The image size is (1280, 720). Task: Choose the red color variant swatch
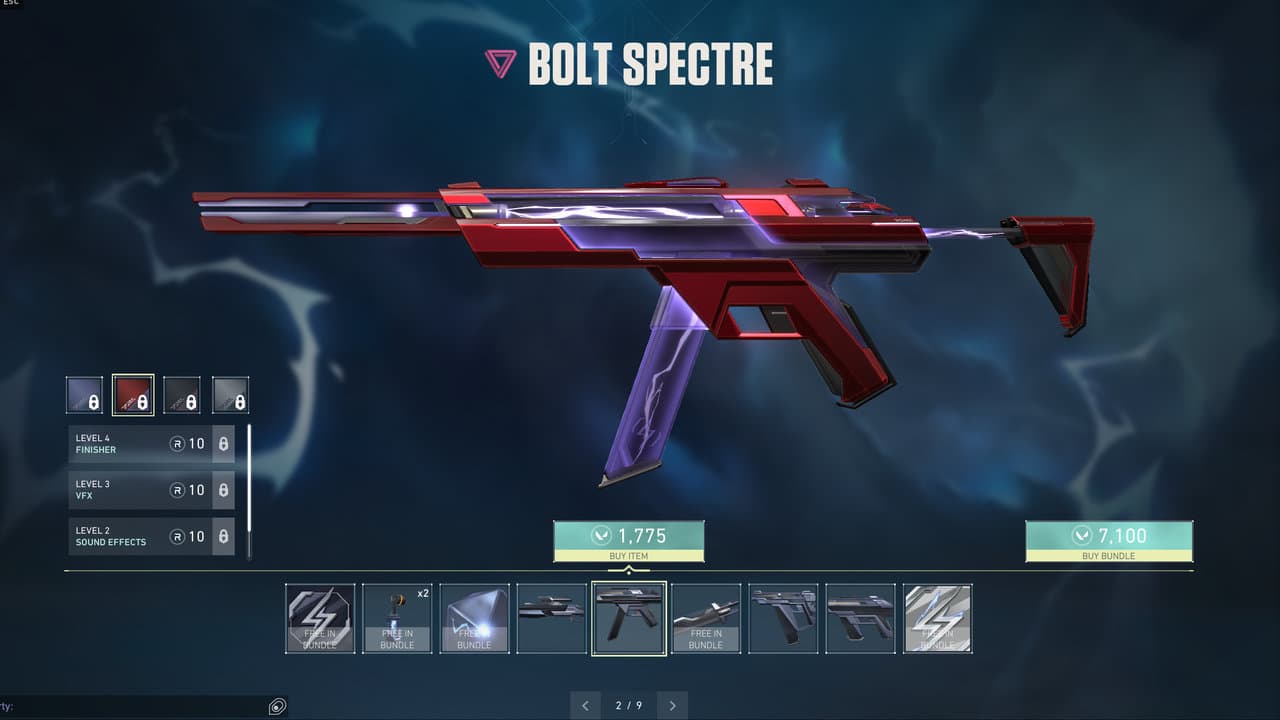click(x=133, y=395)
